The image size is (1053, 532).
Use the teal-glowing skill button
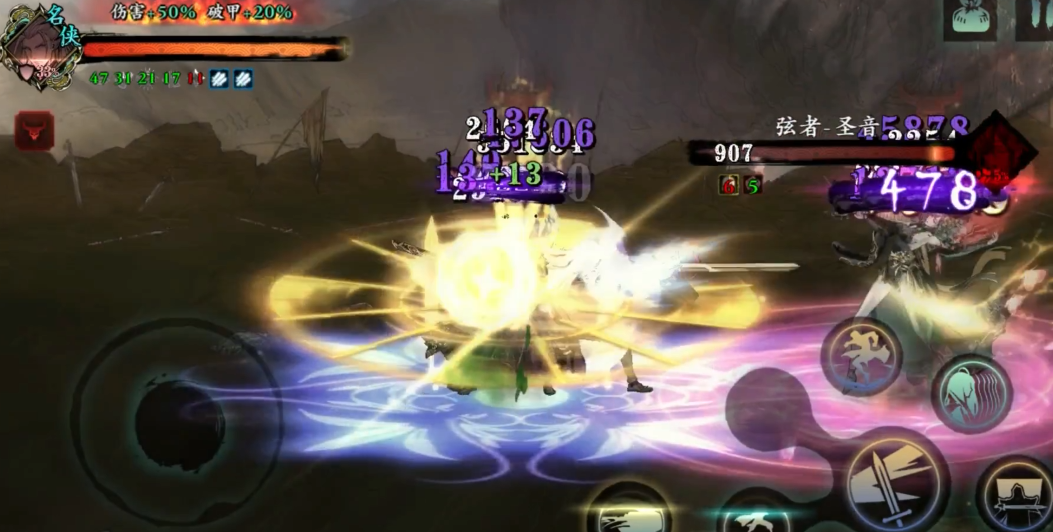[x=758, y=514]
